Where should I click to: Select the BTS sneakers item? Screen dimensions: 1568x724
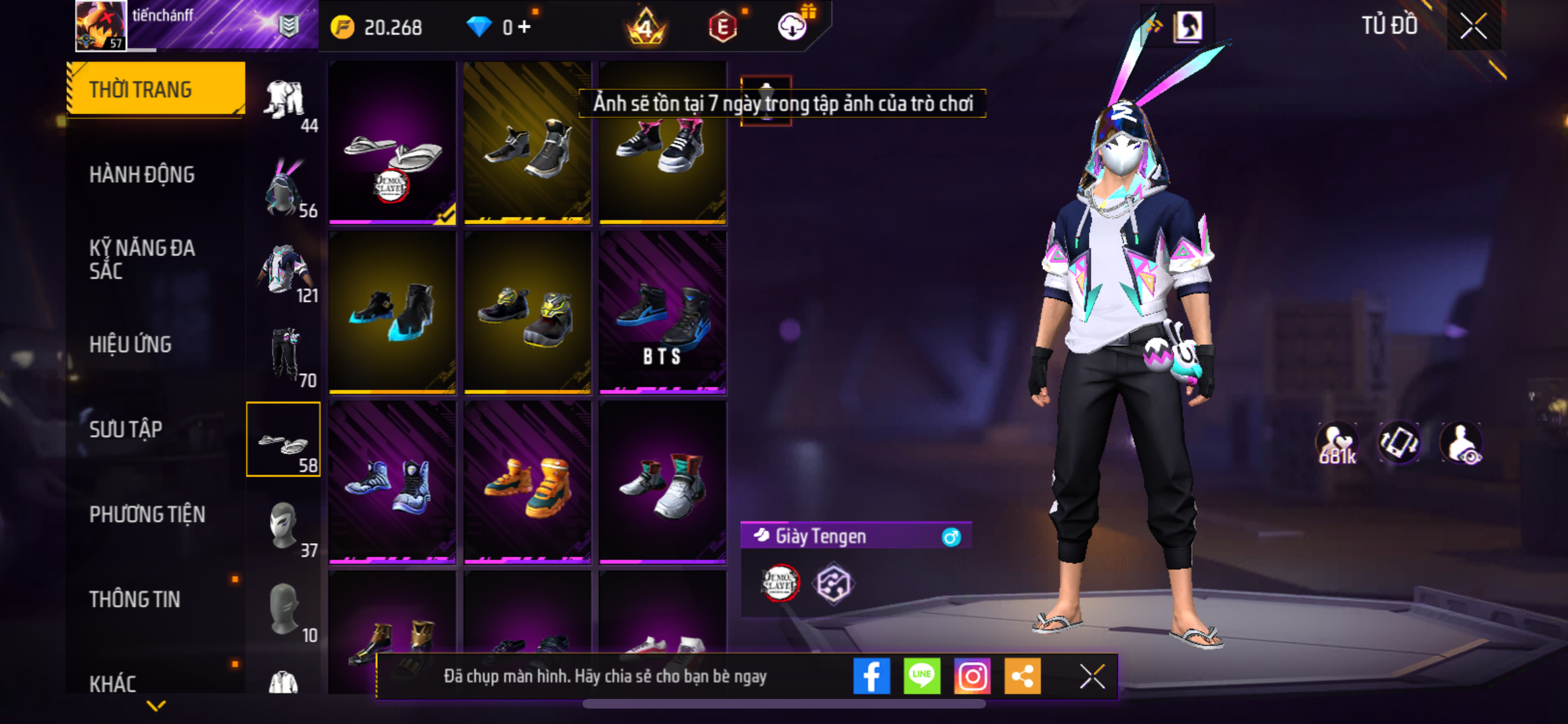pos(662,313)
